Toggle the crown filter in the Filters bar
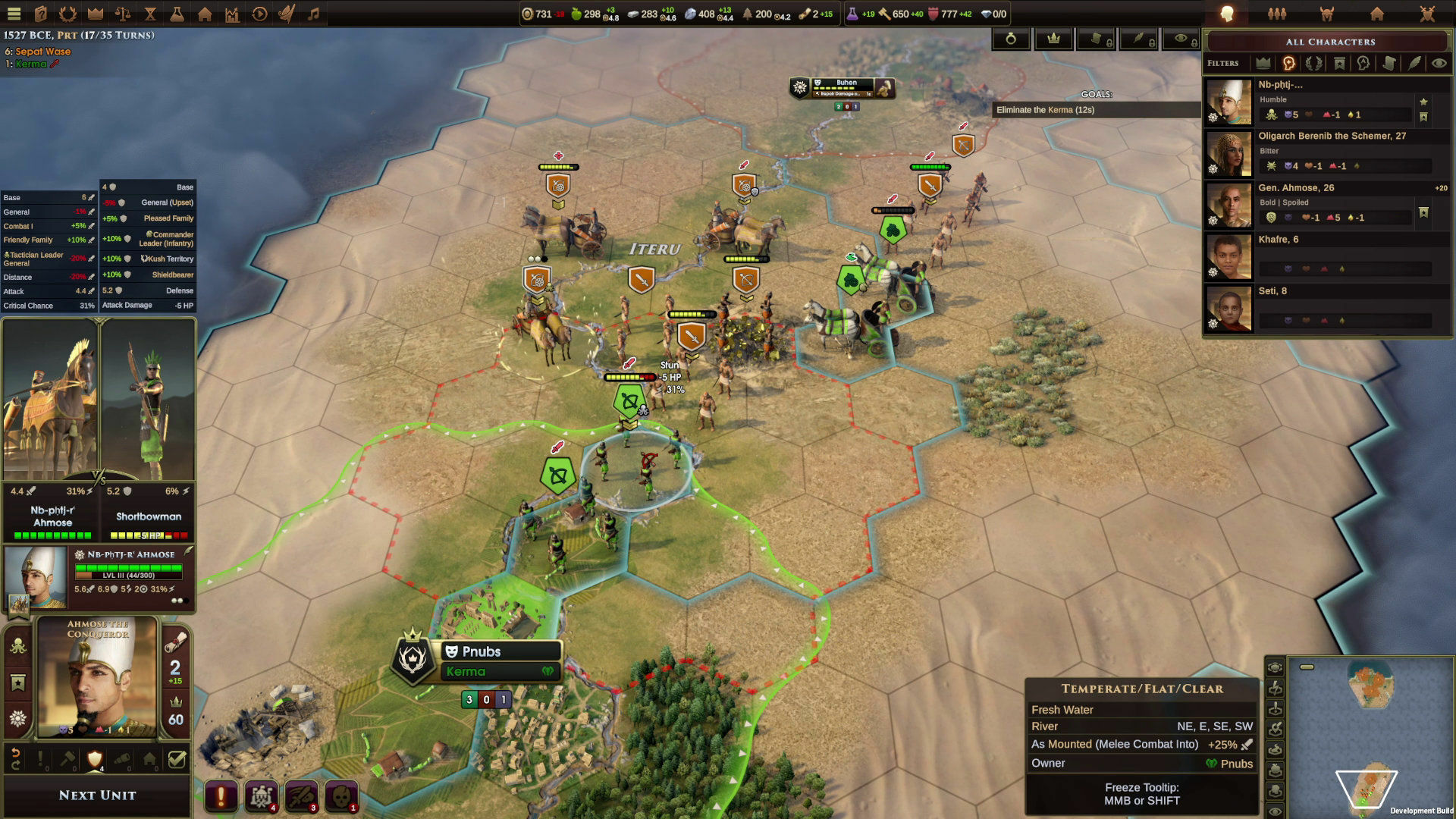Image resolution: width=1456 pixels, height=819 pixels. pos(1263,63)
